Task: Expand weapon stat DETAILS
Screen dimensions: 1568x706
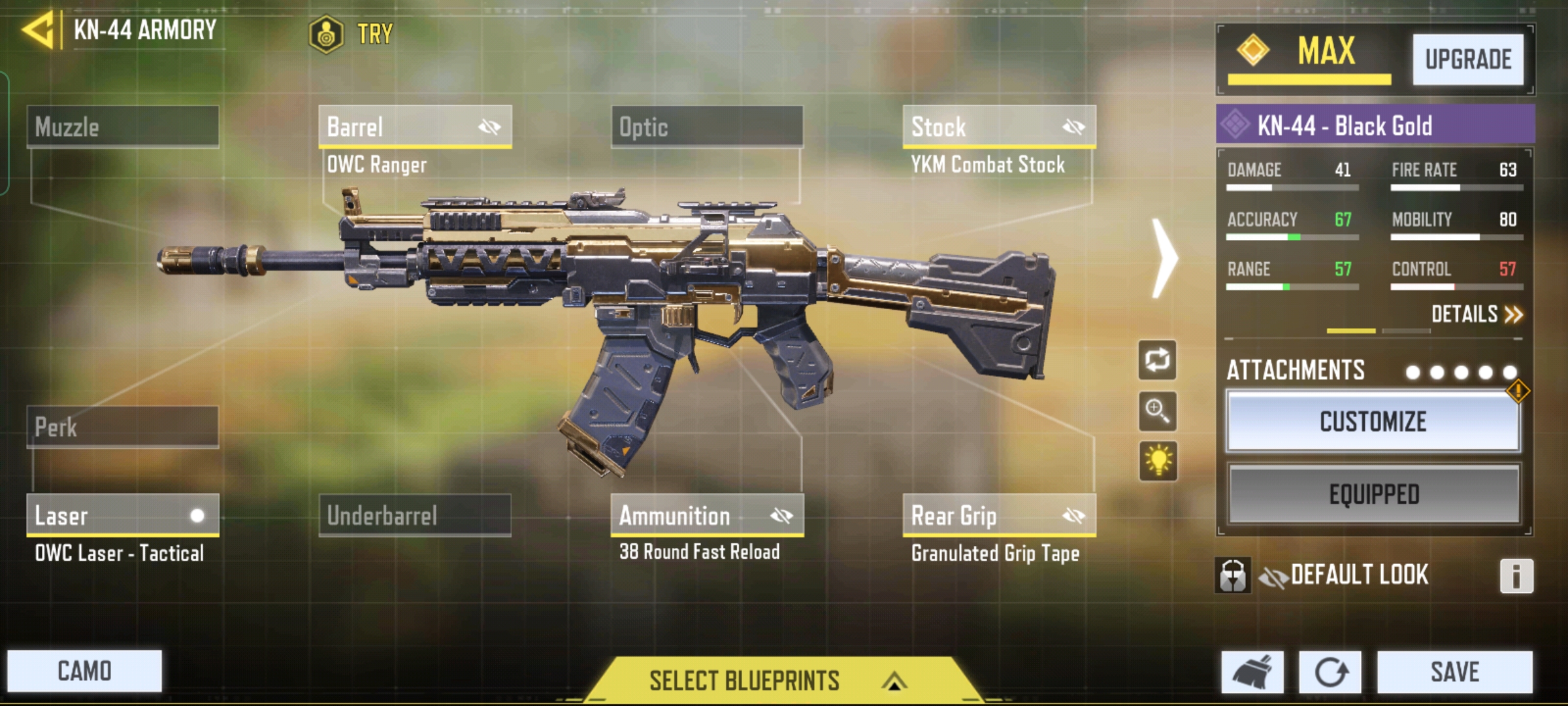Action: (x=1476, y=314)
